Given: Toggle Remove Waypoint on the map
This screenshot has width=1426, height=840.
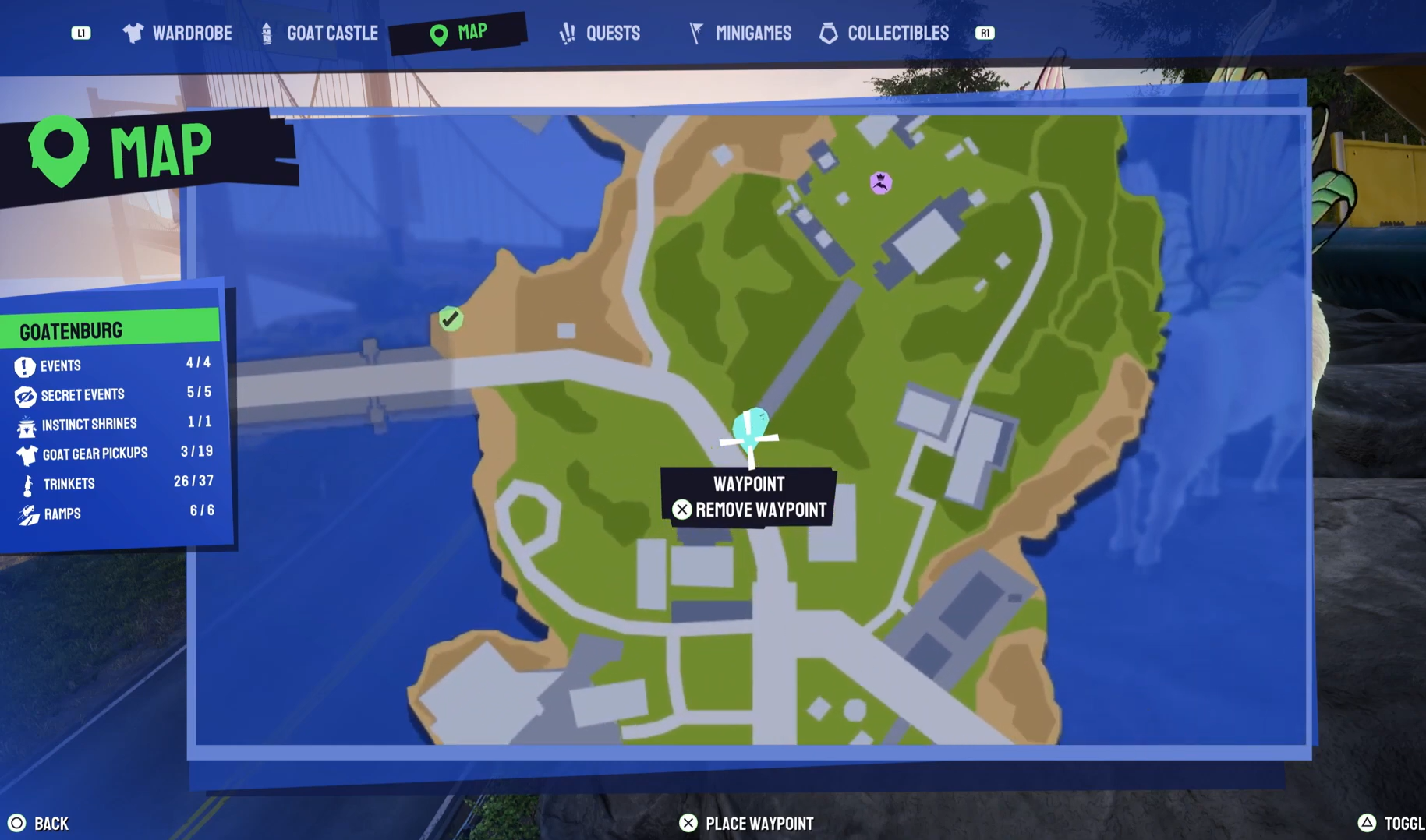Looking at the screenshot, I should click(749, 510).
